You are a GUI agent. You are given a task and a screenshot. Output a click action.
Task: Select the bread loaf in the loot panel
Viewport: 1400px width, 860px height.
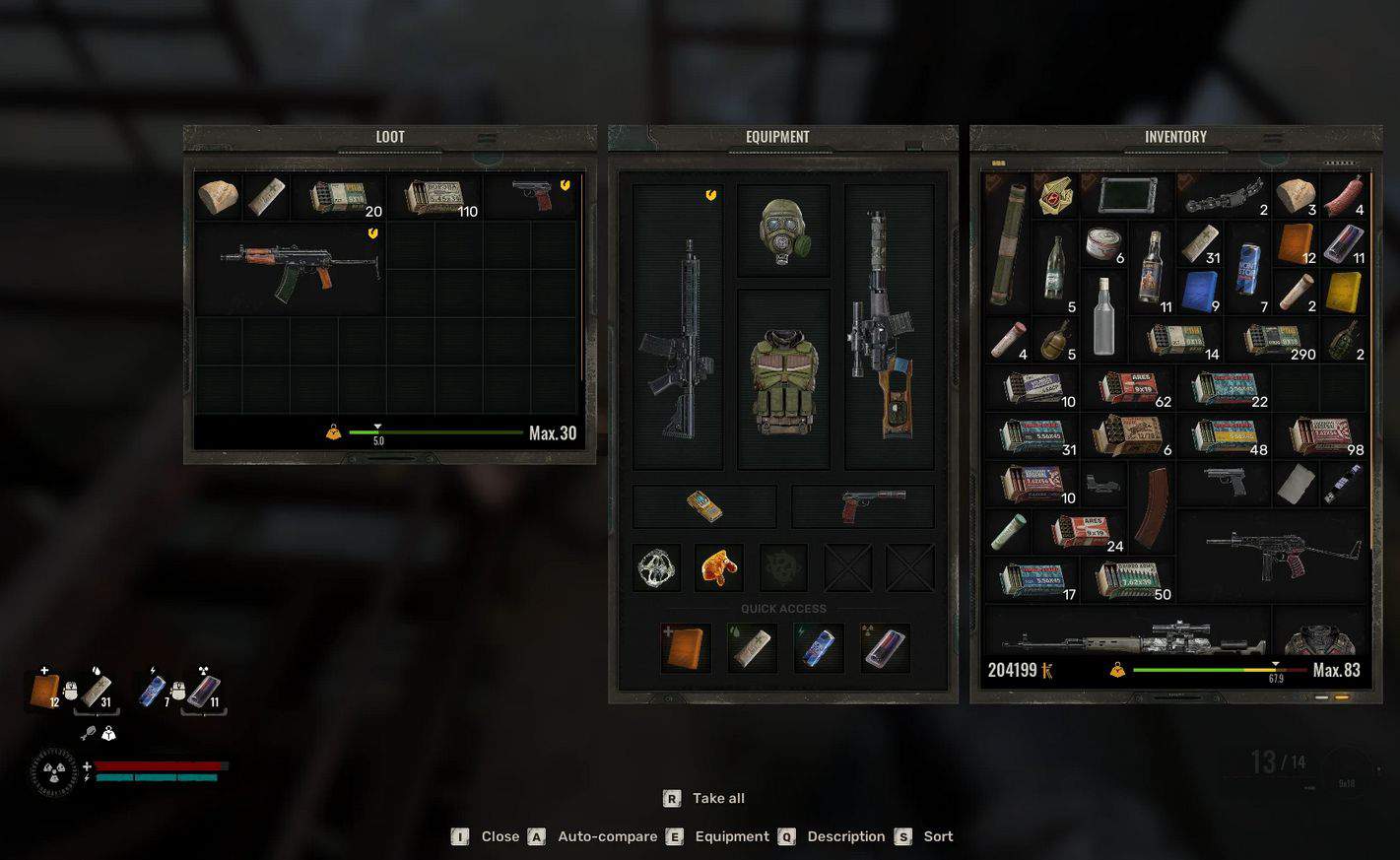(218, 196)
